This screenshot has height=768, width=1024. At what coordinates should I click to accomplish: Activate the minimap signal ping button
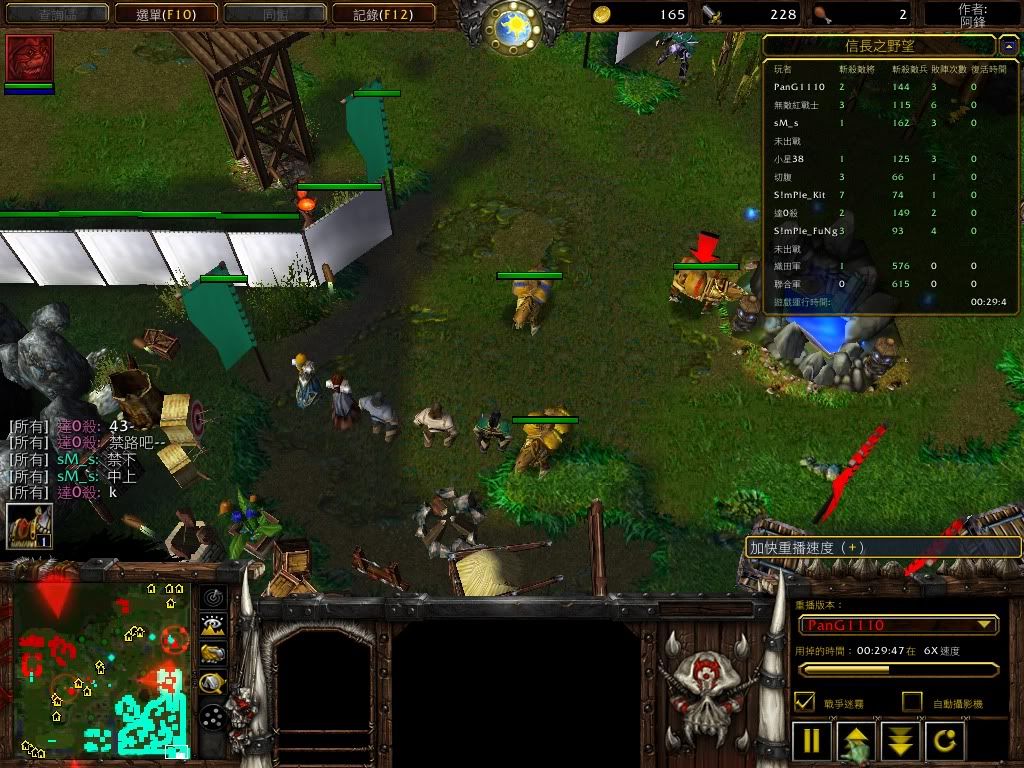tap(213, 597)
